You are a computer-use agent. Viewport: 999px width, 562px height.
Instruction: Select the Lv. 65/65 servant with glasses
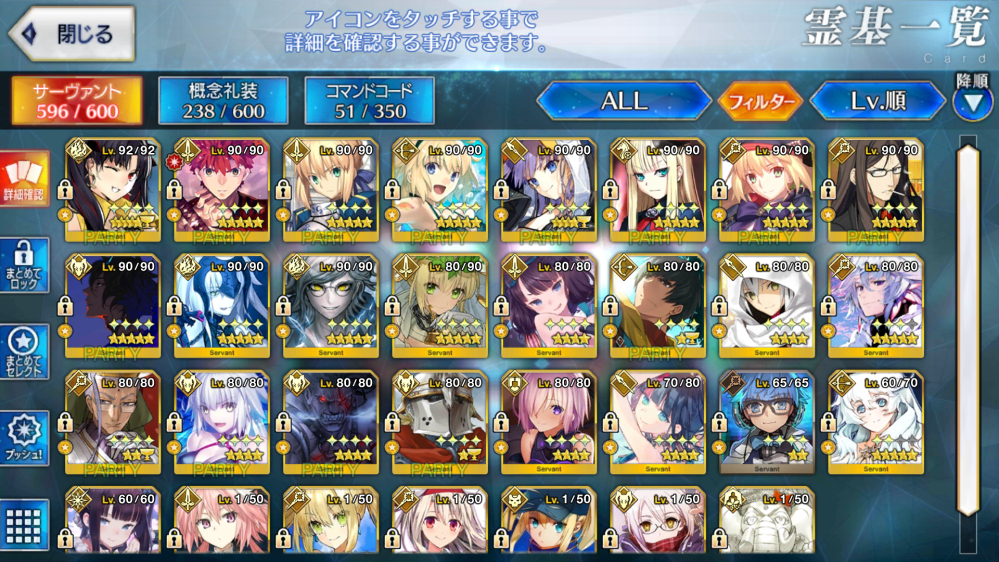[x=766, y=422]
